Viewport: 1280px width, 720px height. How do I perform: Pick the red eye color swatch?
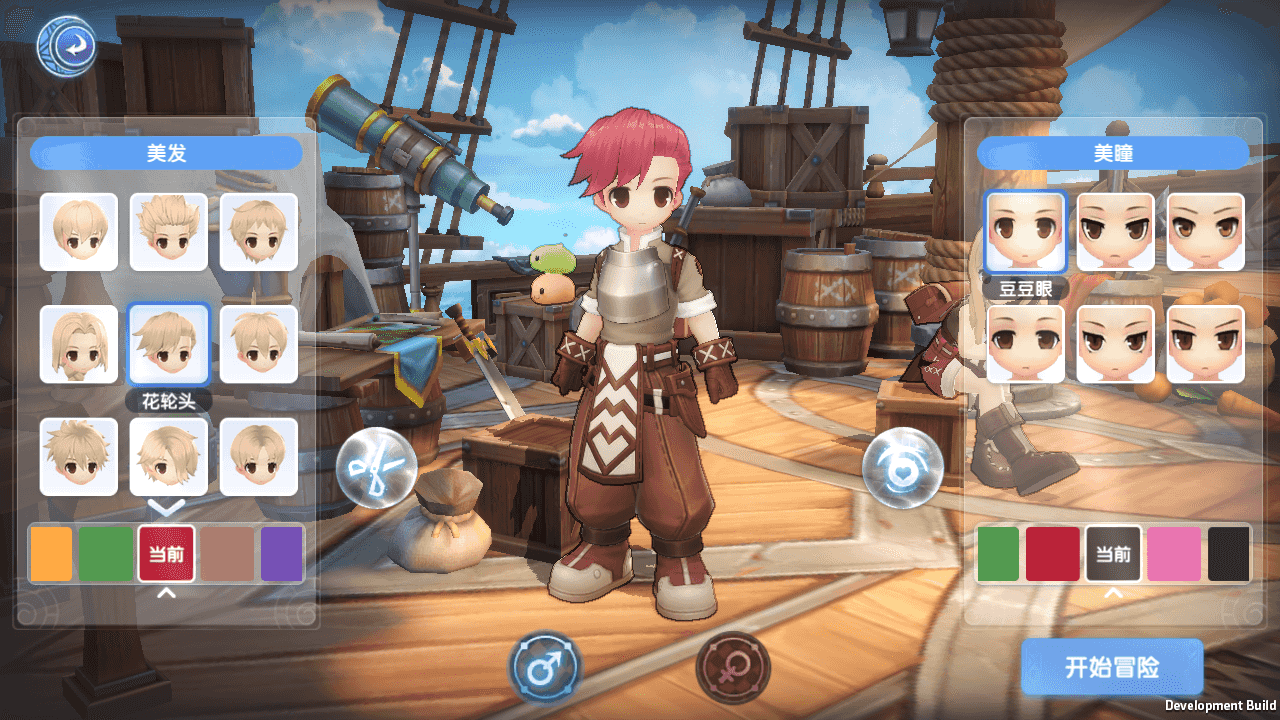tap(1053, 554)
